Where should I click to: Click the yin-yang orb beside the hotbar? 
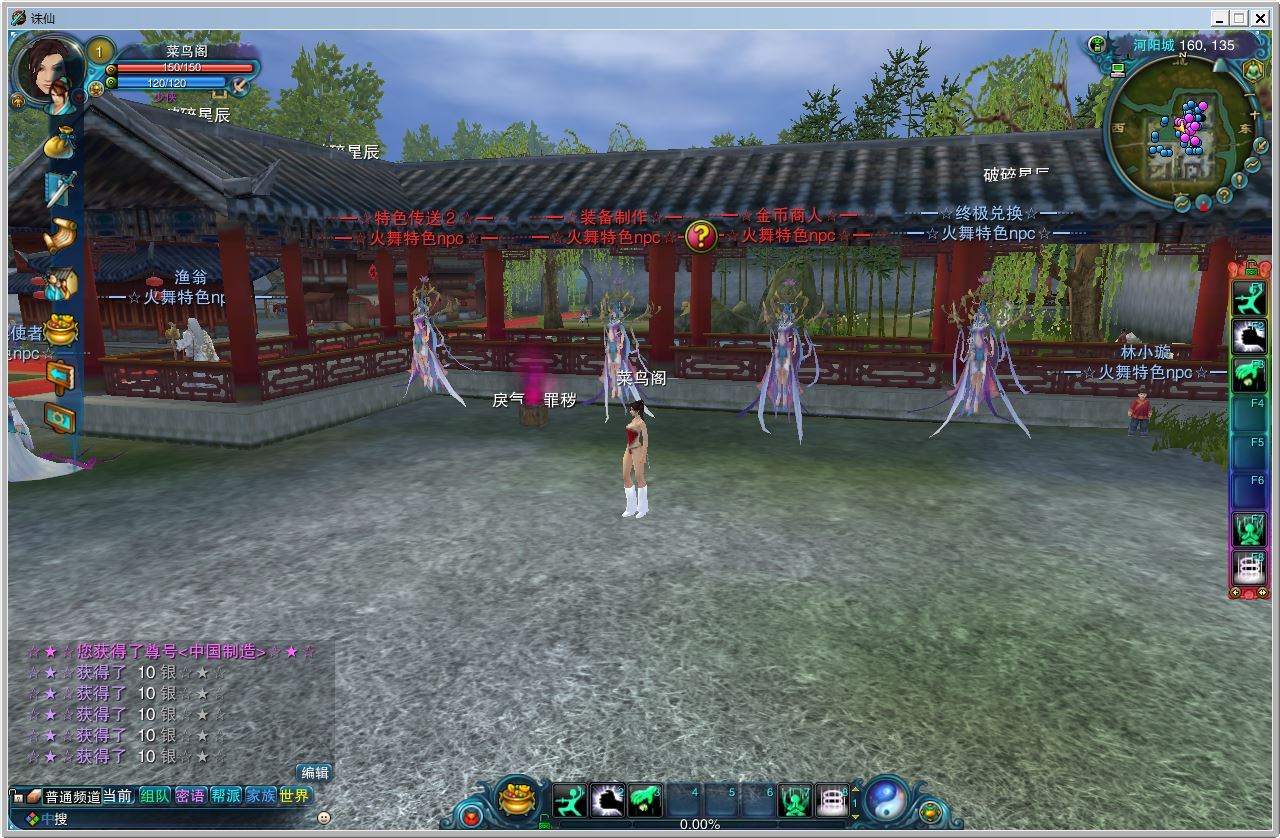click(885, 800)
